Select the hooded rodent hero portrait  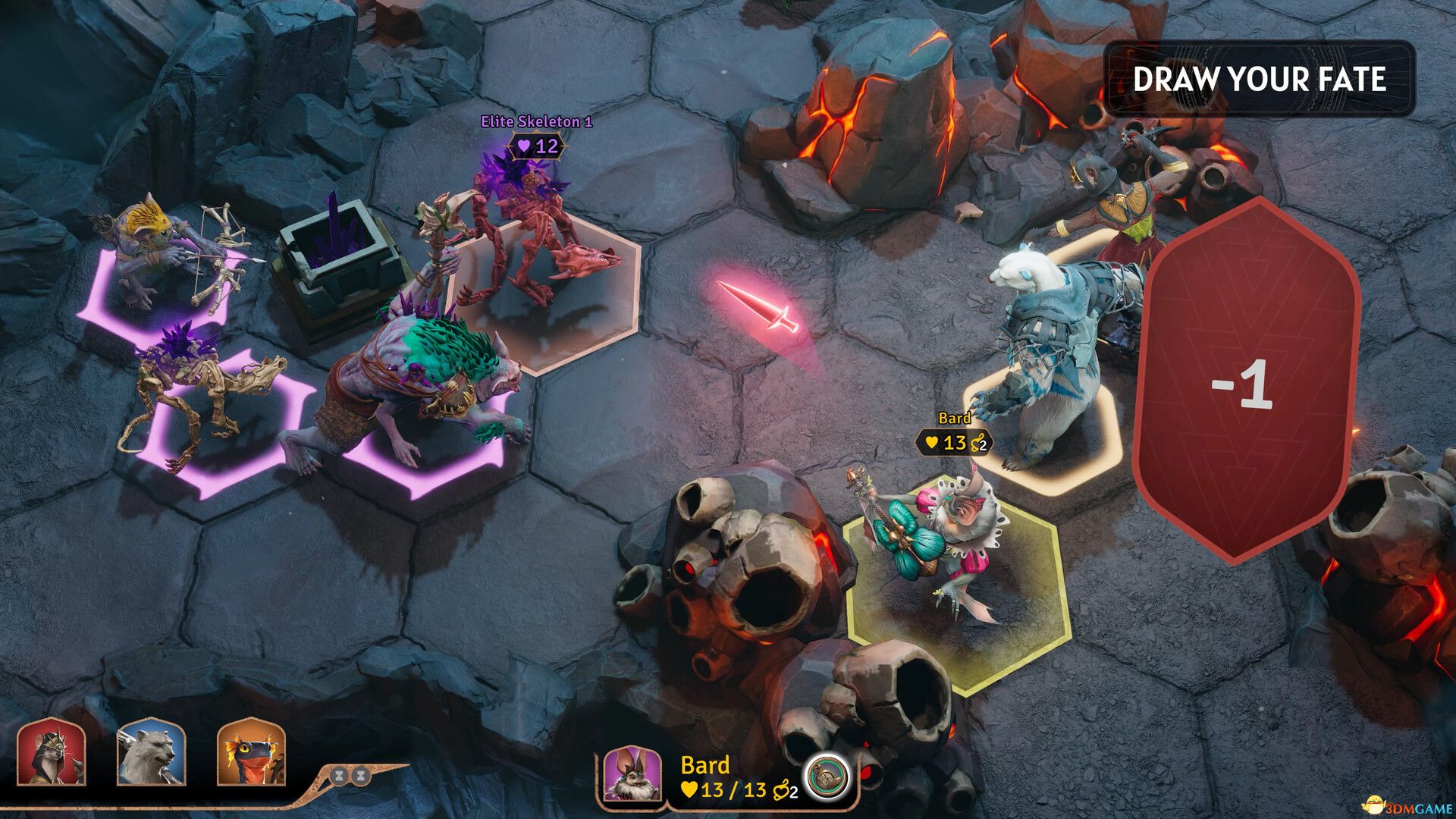point(51,753)
